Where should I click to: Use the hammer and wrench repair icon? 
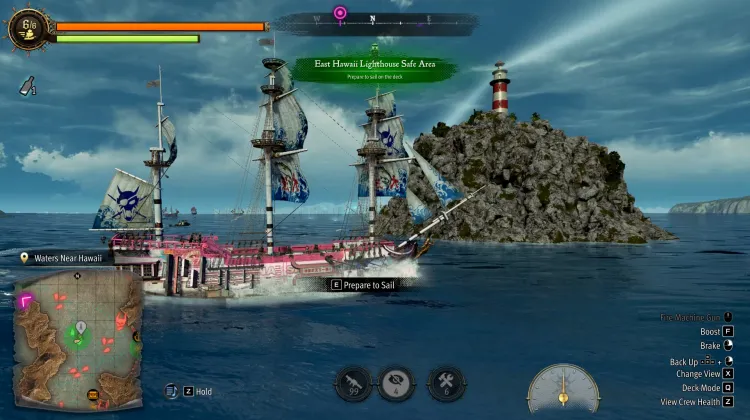coord(445,383)
